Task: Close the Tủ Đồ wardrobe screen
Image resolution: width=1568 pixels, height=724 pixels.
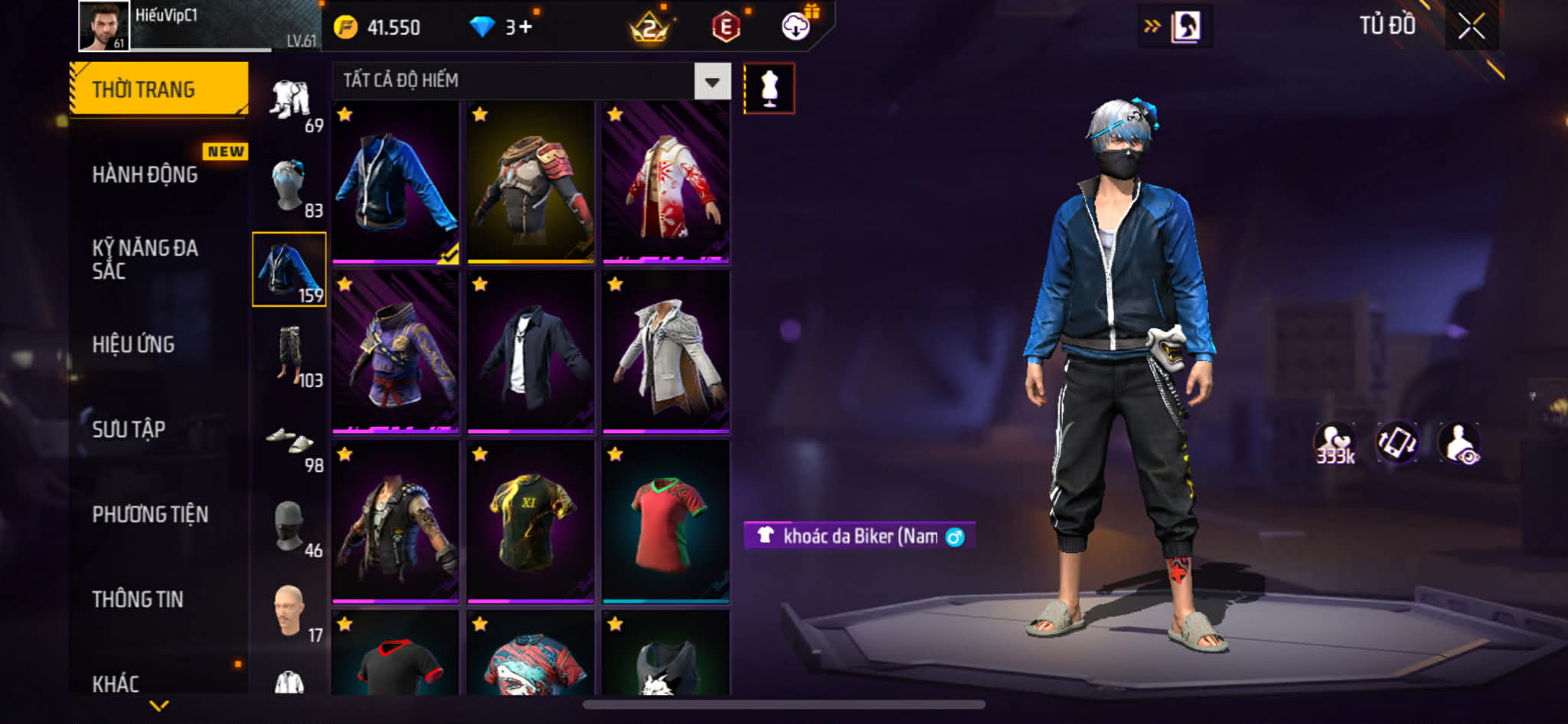Action: [x=1471, y=27]
